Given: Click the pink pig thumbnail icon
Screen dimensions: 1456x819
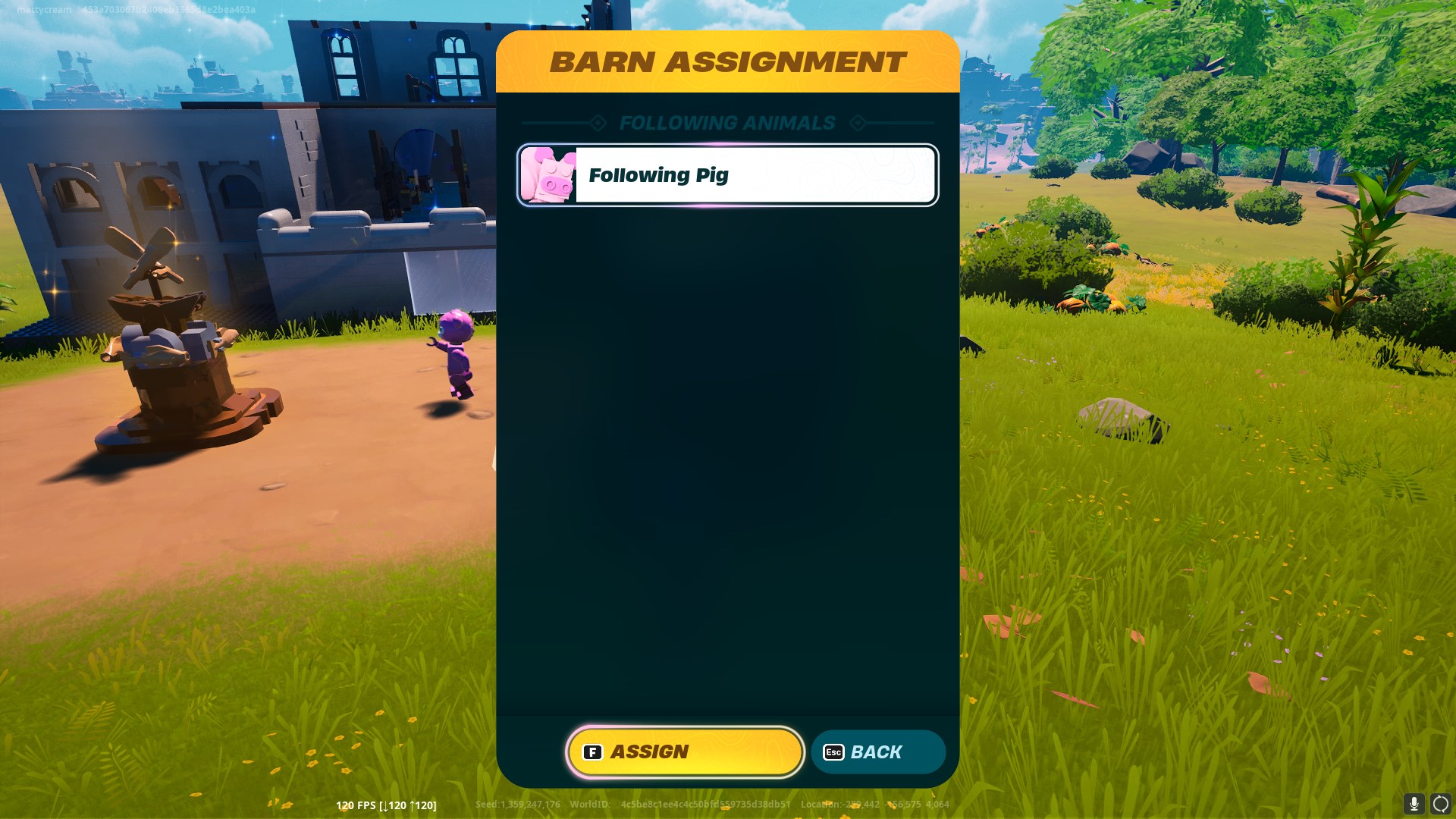Looking at the screenshot, I should (548, 174).
